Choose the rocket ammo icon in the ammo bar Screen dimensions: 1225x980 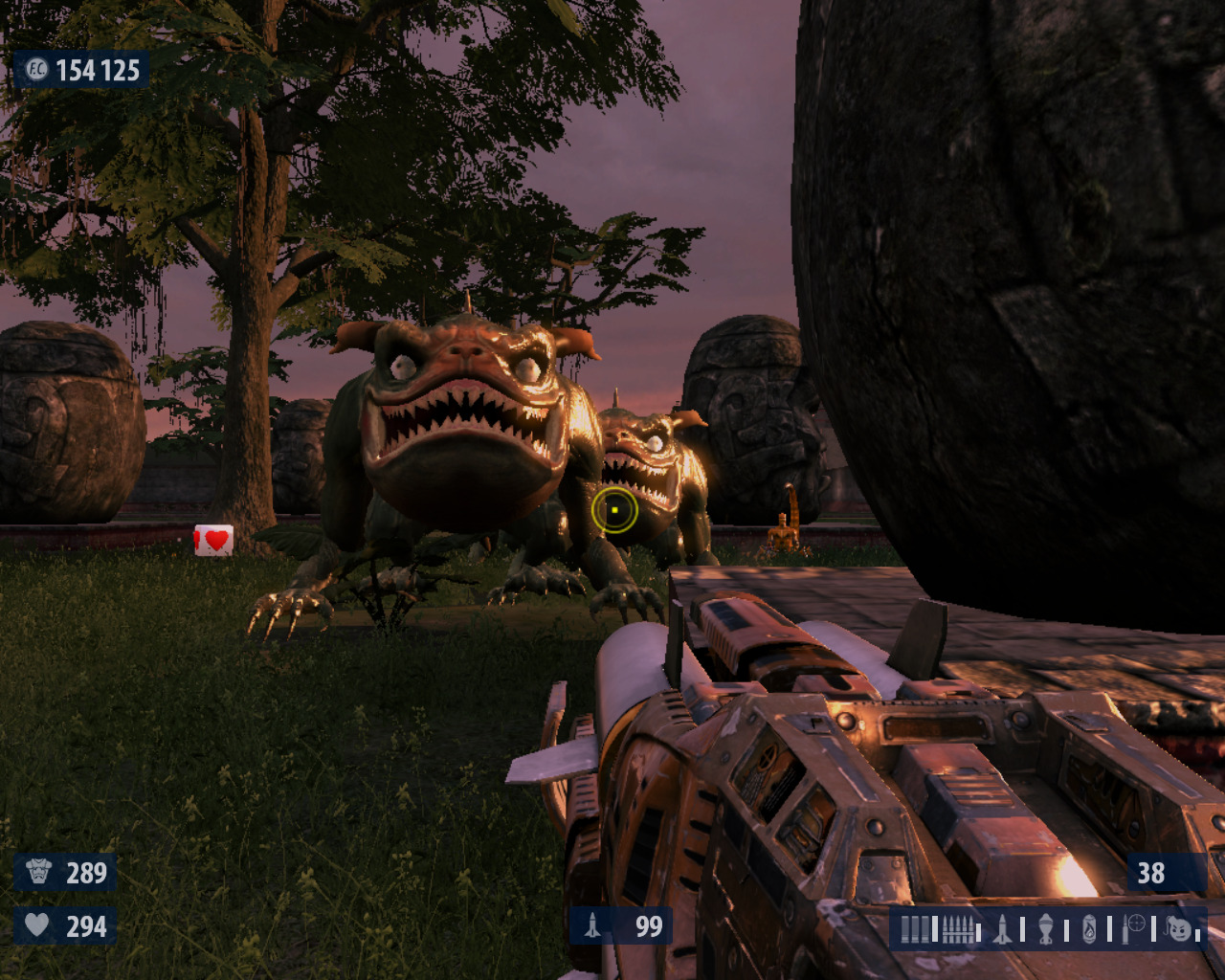[1002, 929]
